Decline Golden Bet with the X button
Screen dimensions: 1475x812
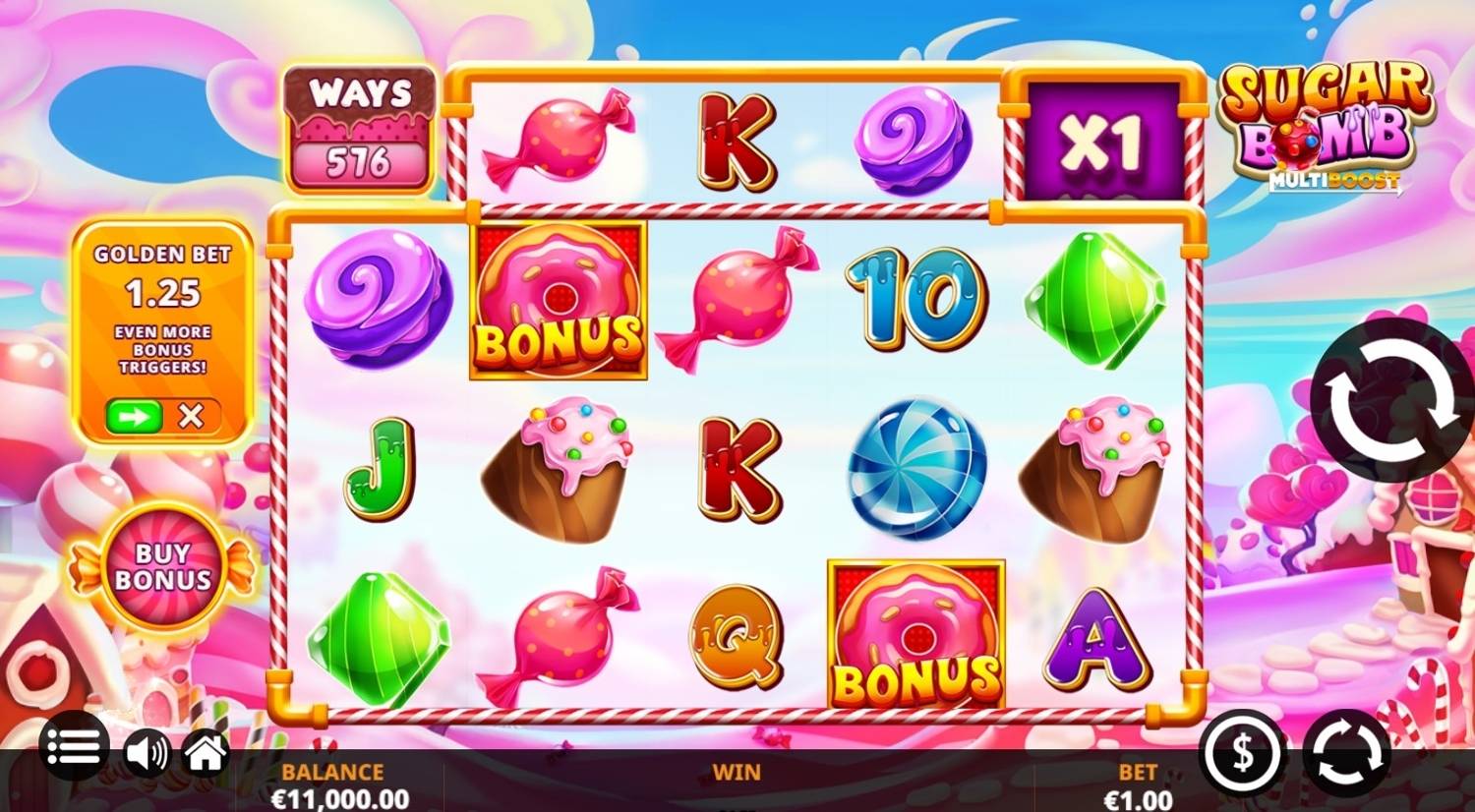coord(193,414)
